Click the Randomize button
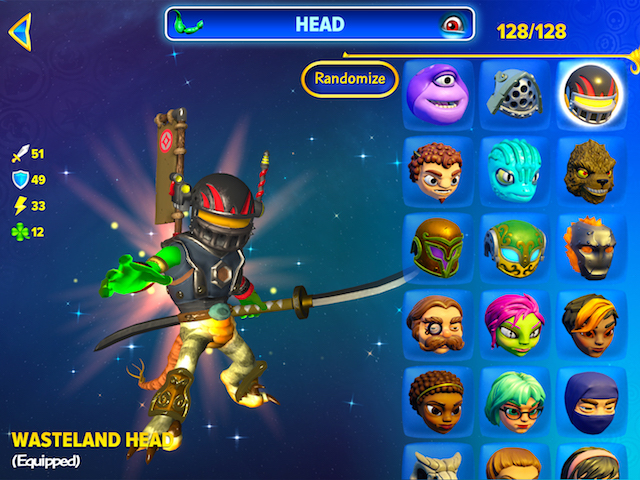 pos(349,79)
